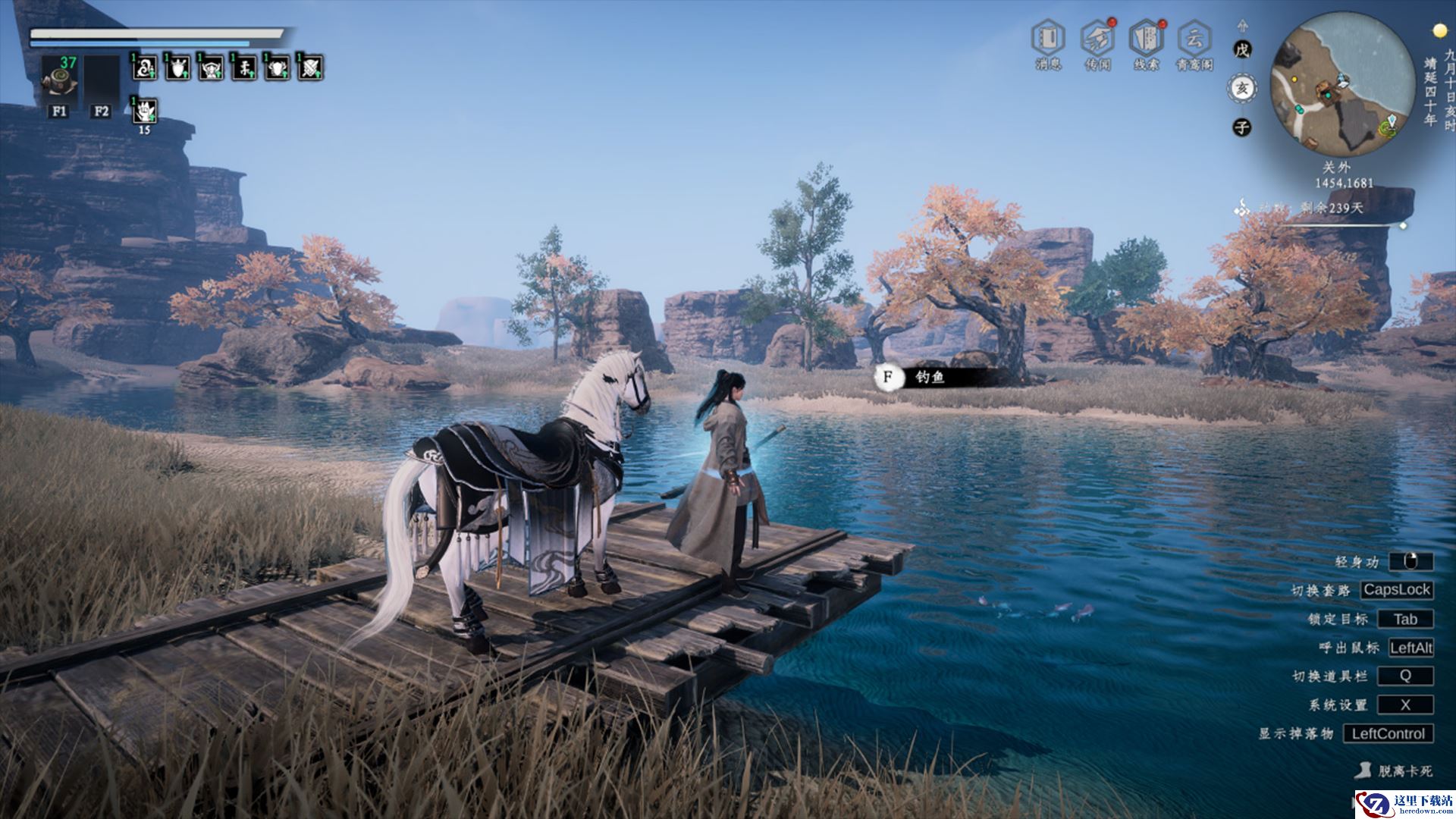Click the sun weather icon
Viewport: 1456px width, 819px height.
pos(1439,30)
